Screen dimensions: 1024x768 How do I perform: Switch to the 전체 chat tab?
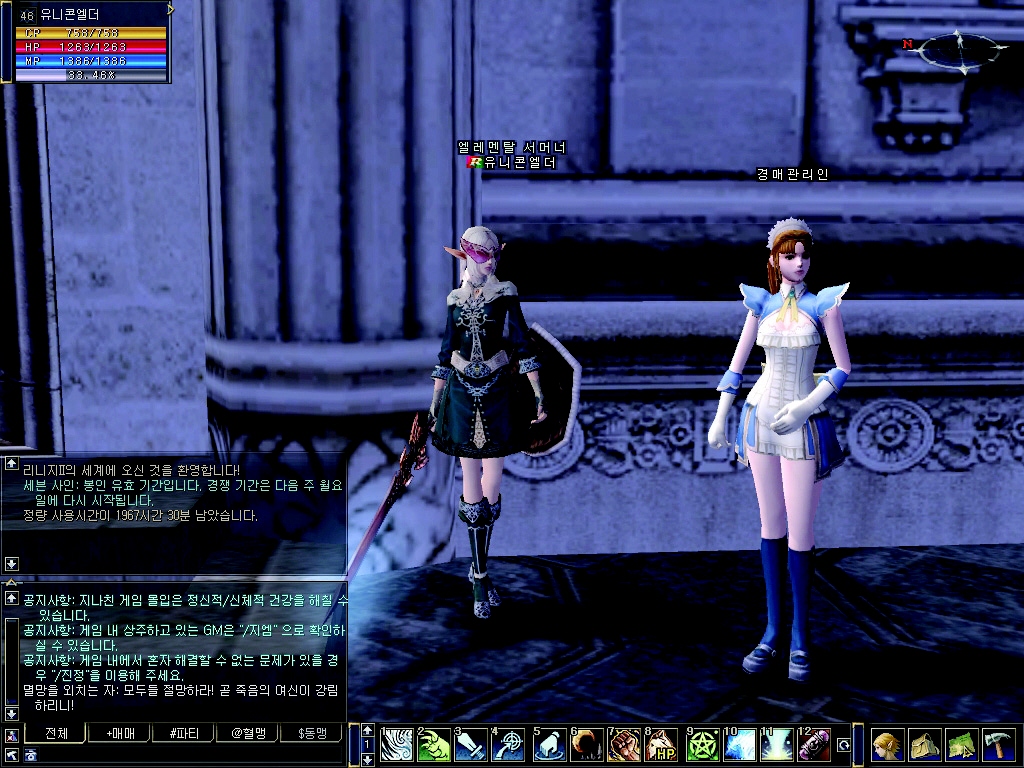point(57,733)
